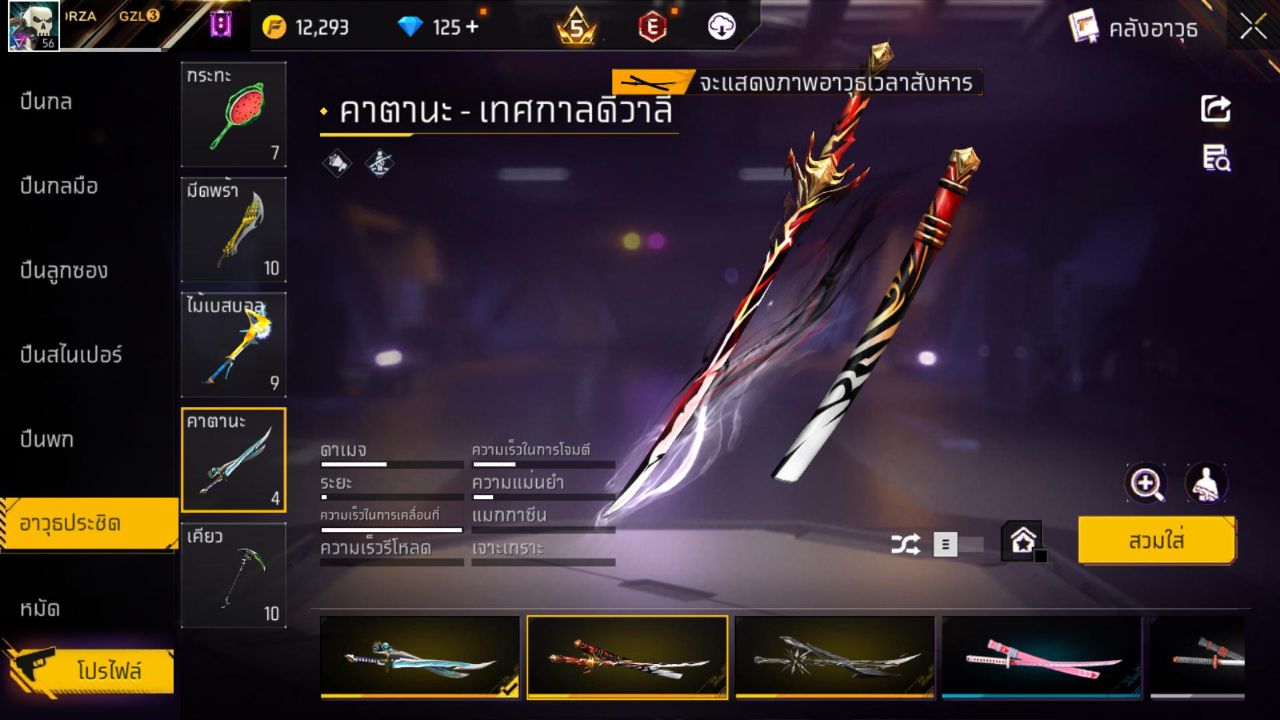Toggle the shuffle skin icon
1280x720 pixels.
coord(908,545)
